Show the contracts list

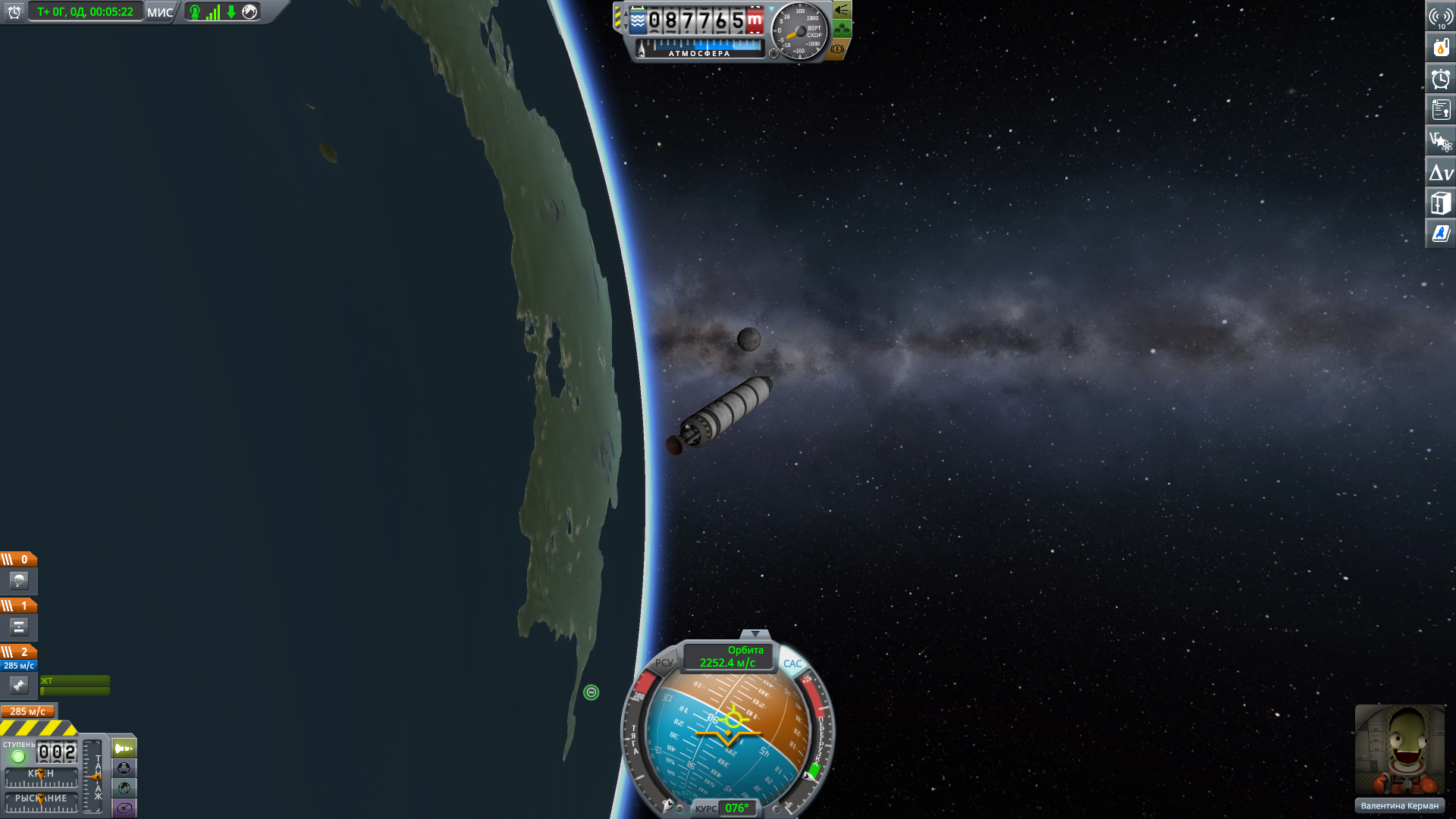(x=1441, y=110)
